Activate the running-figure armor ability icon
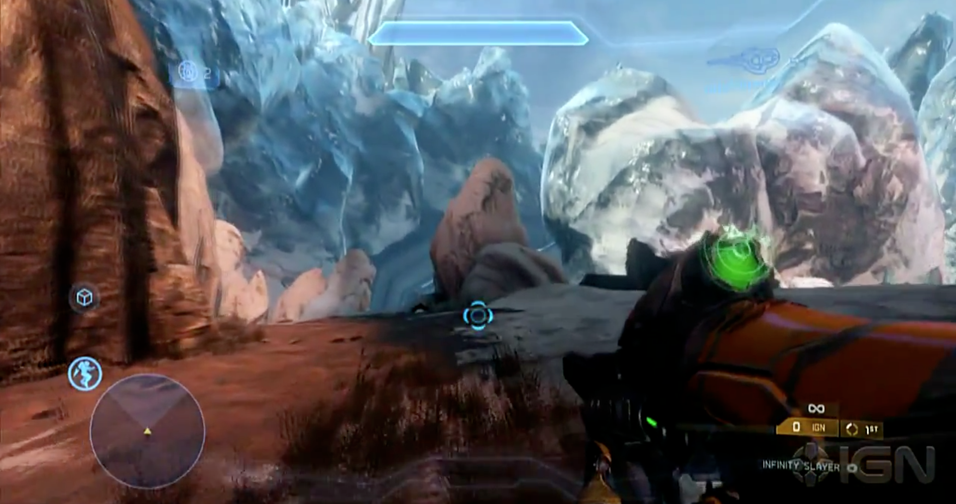This screenshot has height=504, width=956. 85,373
